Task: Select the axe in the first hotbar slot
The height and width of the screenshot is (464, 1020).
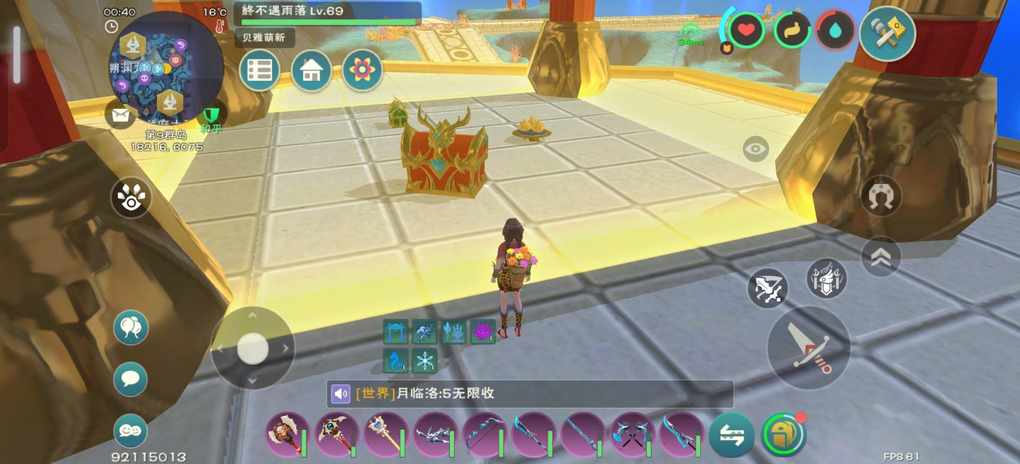Action: pyautogui.click(x=287, y=434)
